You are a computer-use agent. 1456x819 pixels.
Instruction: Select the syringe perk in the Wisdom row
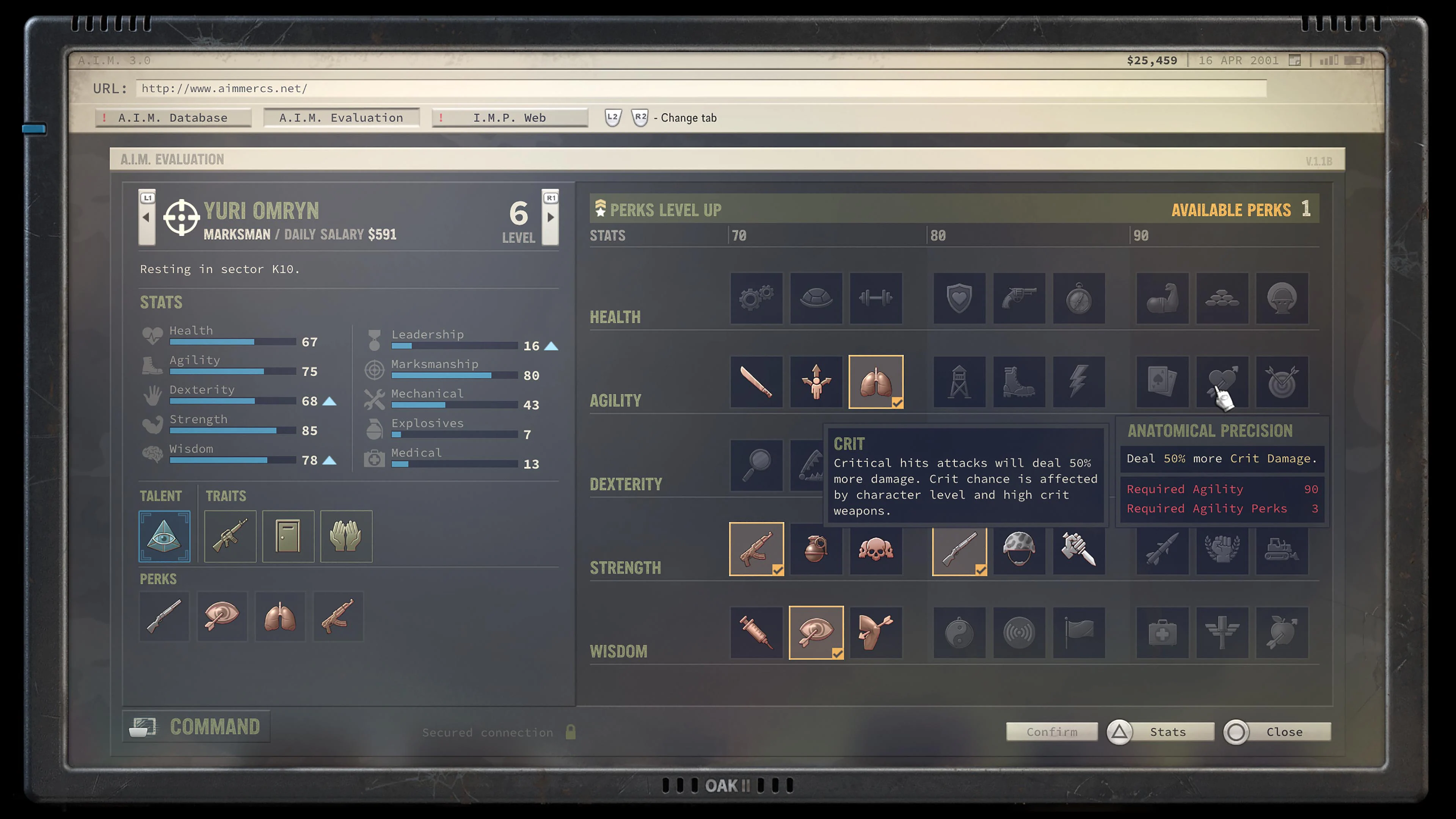point(756,632)
